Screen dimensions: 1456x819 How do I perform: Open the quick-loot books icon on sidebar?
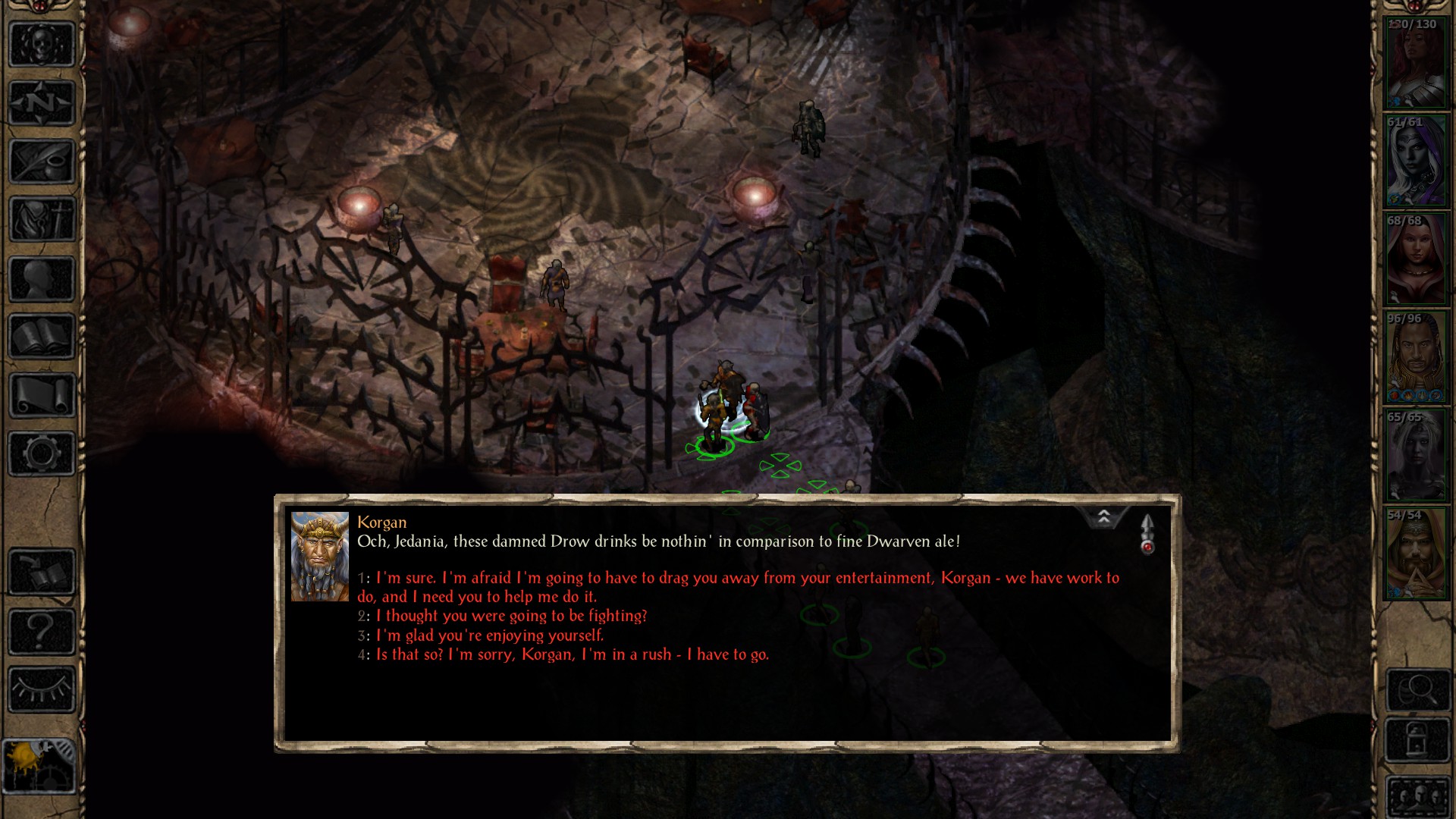pyautogui.click(x=42, y=570)
